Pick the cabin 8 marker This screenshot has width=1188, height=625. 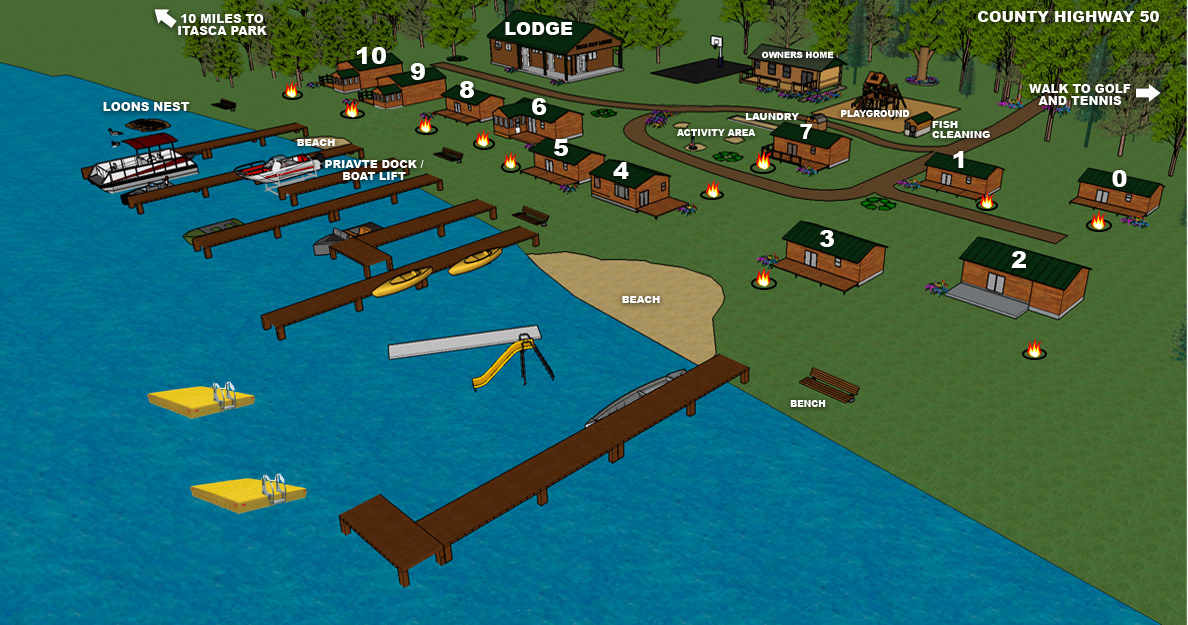coord(466,89)
